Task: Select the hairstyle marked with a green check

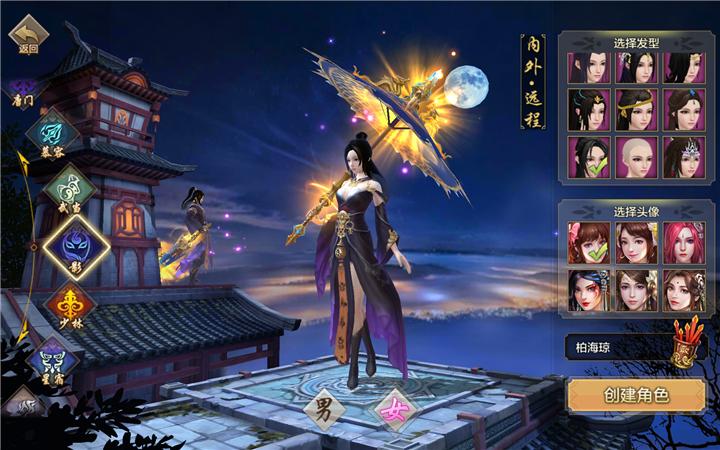Action: tap(587, 157)
